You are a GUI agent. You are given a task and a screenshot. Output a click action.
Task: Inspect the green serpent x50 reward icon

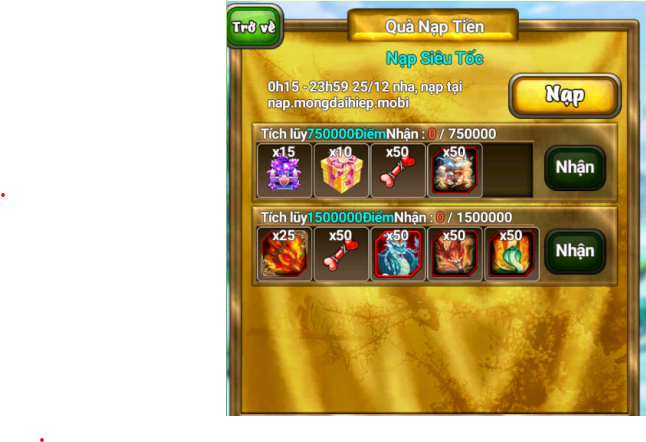[511, 254]
